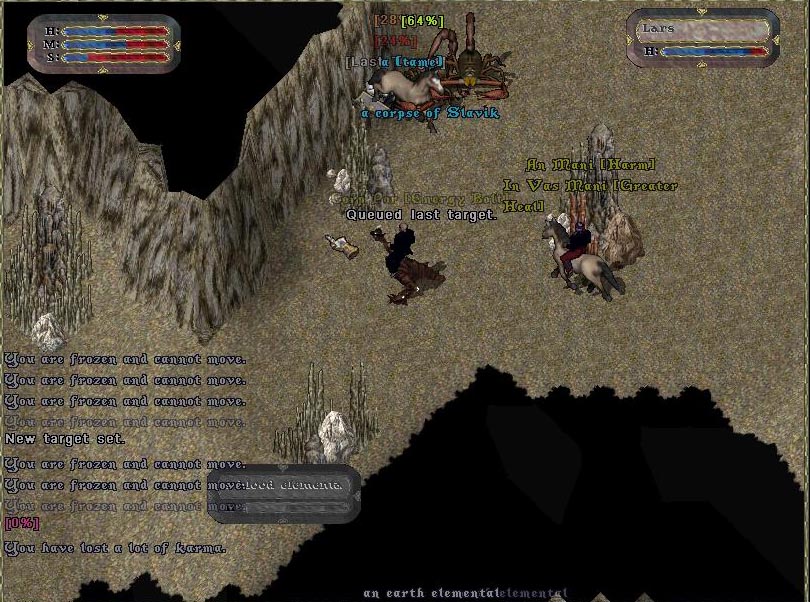Image resolution: width=810 pixels, height=602 pixels.
Task: Target the blood elemental status gump
Action: [284, 493]
